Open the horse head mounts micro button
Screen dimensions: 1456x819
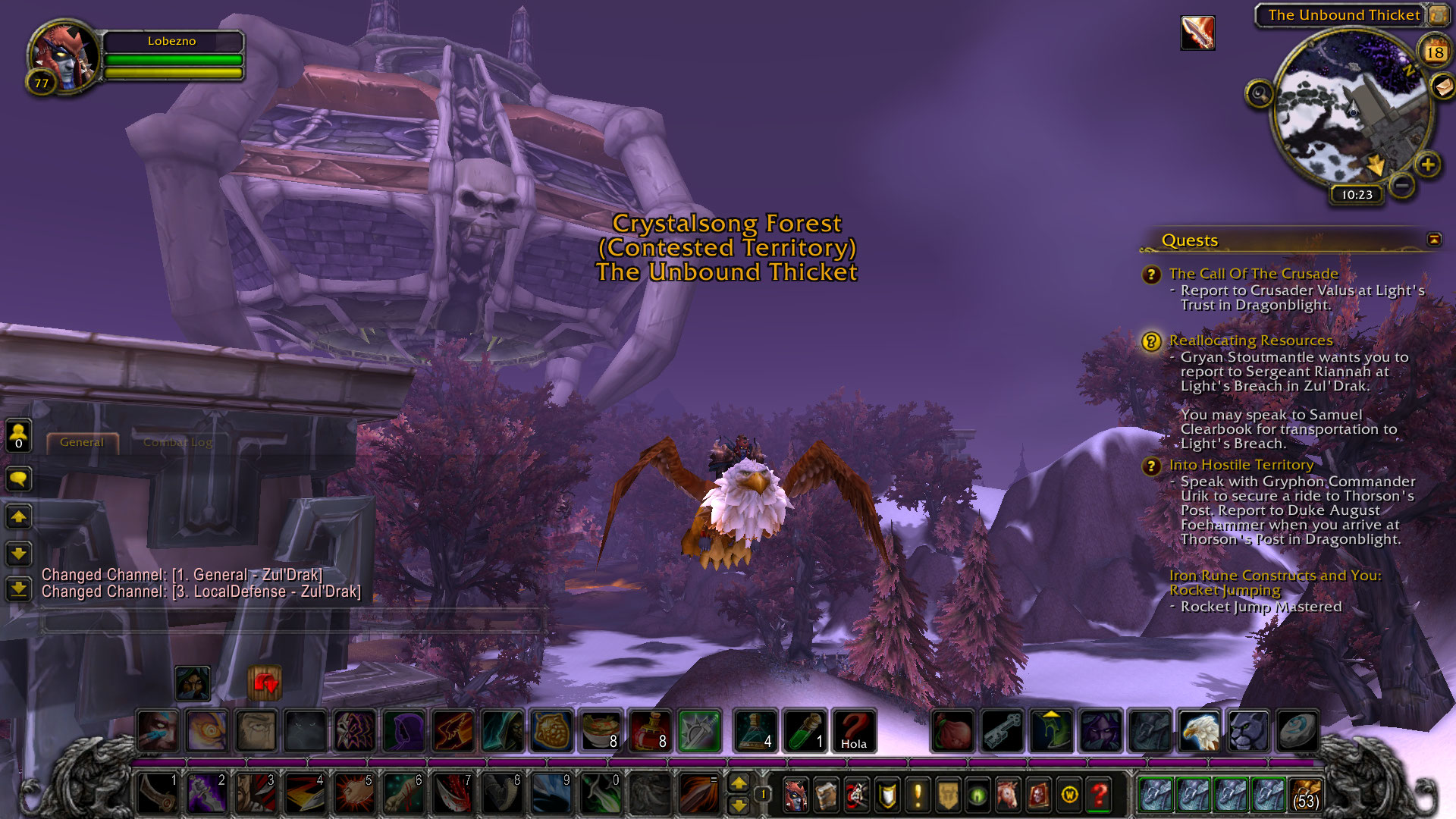pos(1008,795)
